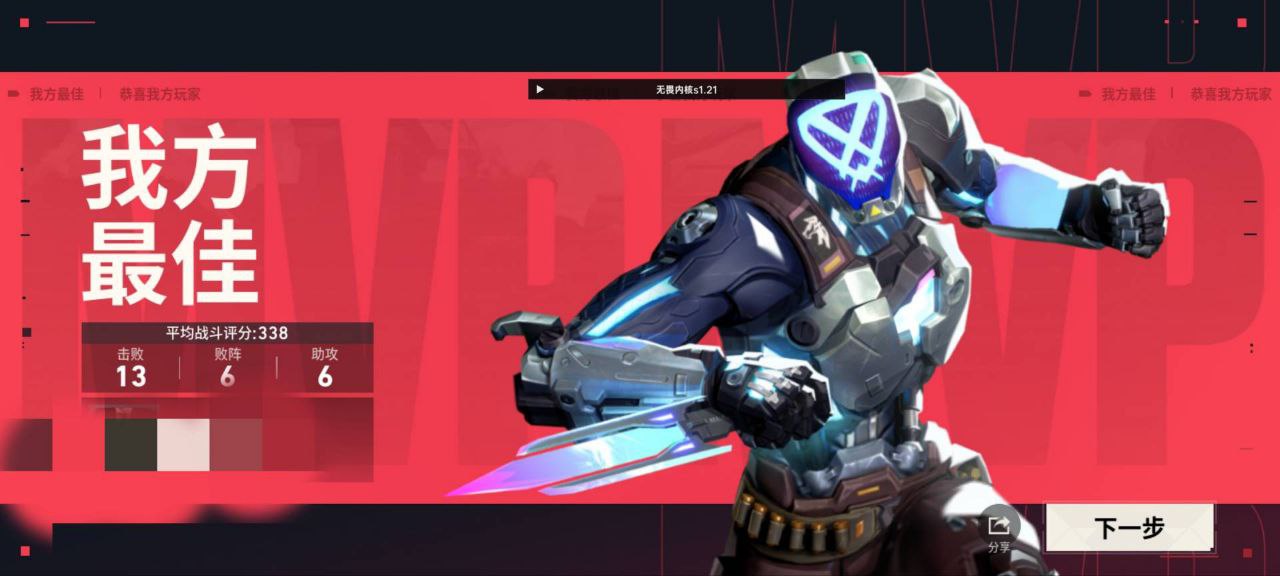
Task: Click the 下一步 next-step button
Action: (x=1129, y=527)
